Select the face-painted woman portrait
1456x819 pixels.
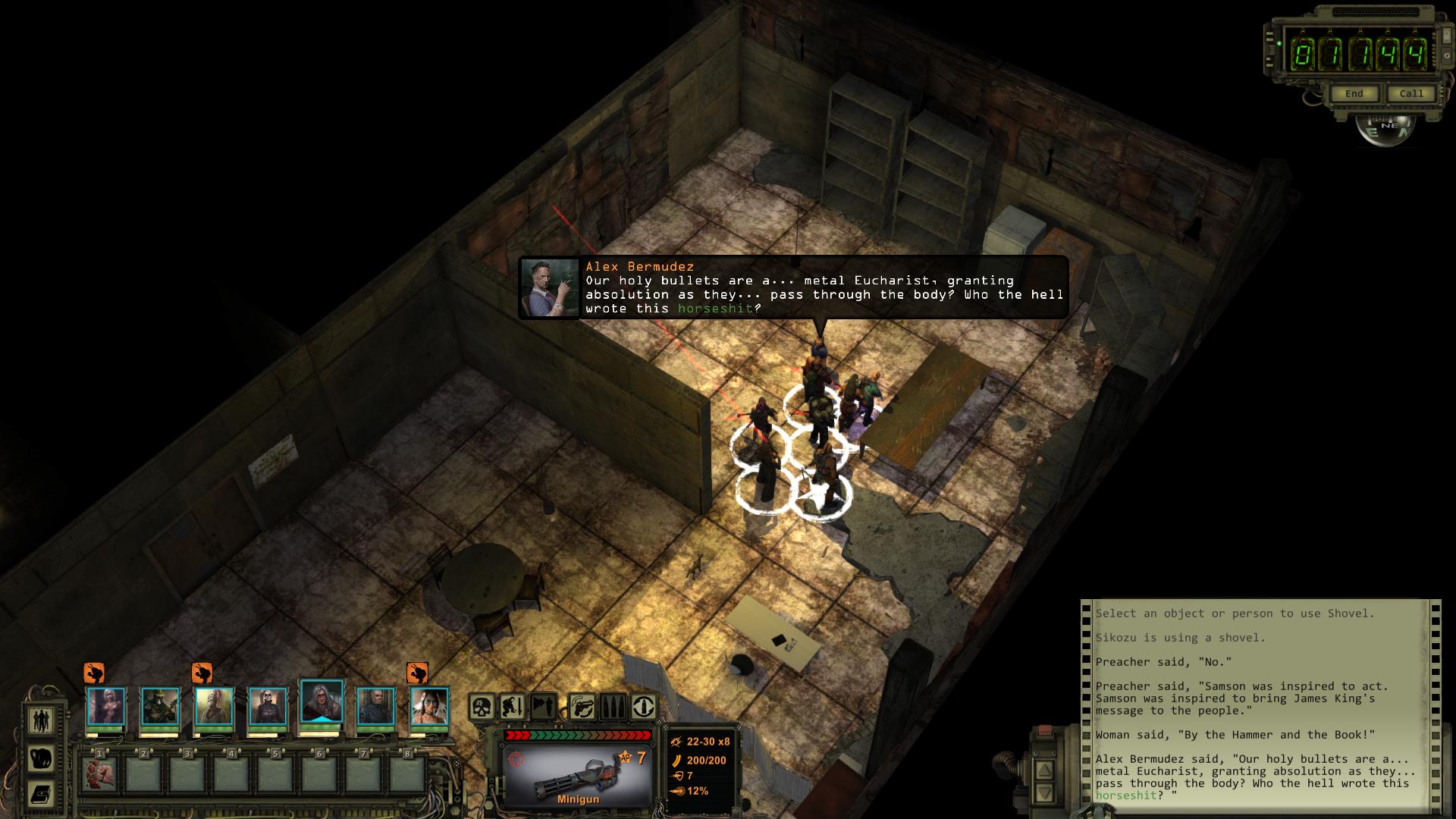pyautogui.click(x=429, y=706)
